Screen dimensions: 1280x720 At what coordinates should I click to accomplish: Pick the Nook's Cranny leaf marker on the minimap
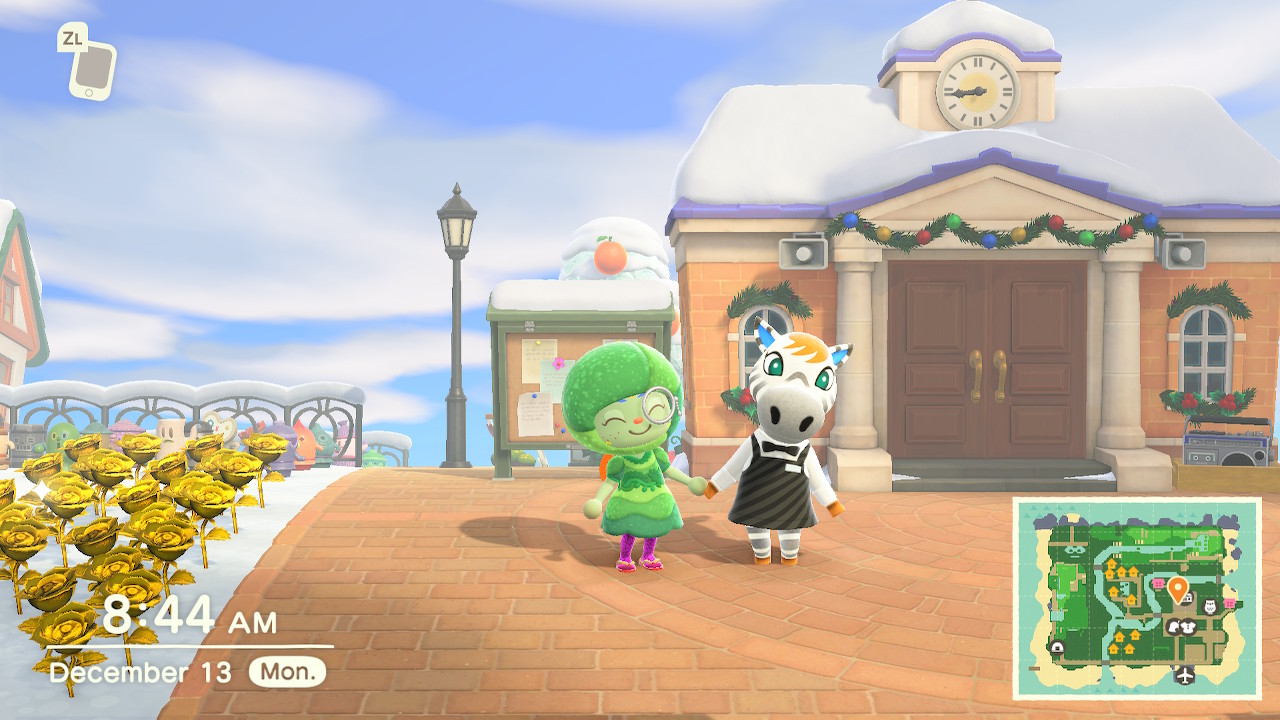(1173, 627)
